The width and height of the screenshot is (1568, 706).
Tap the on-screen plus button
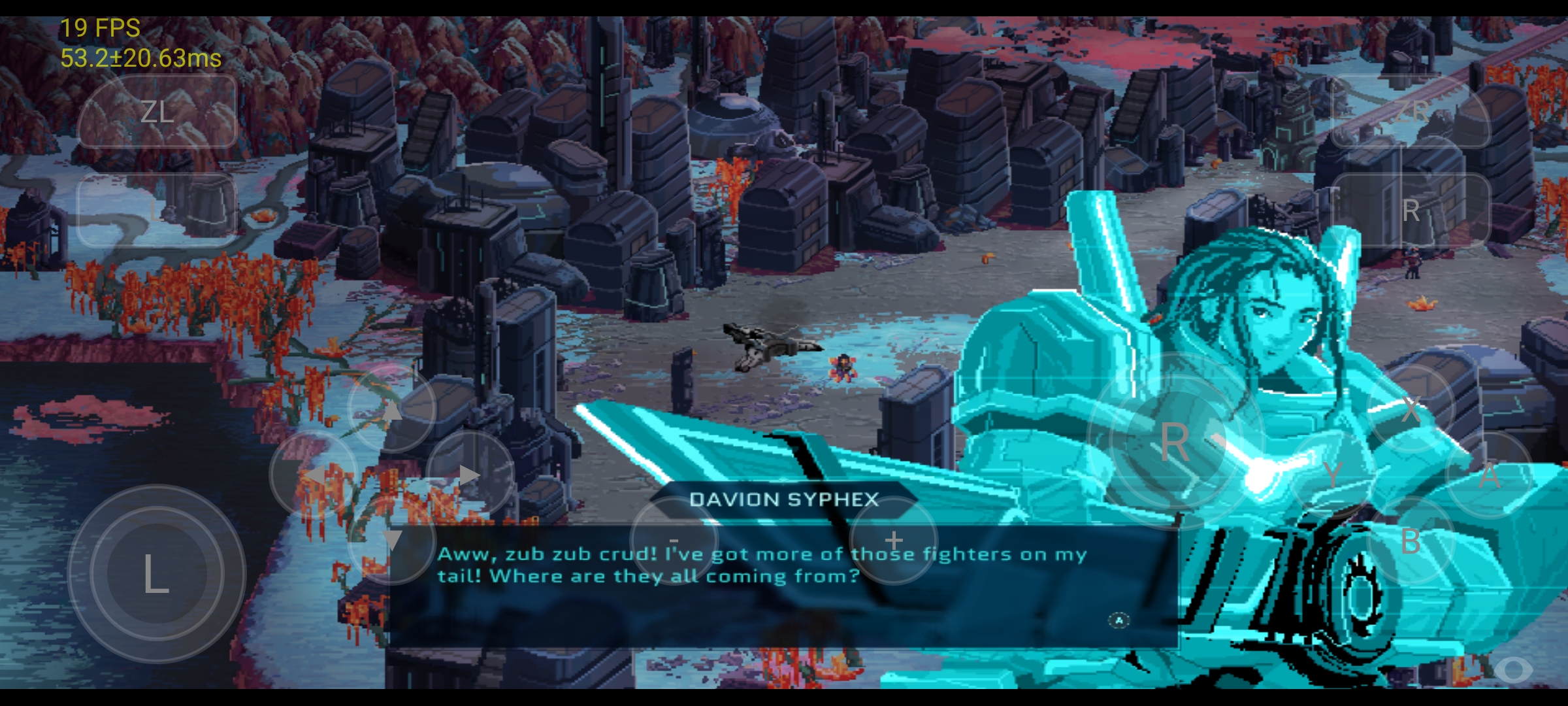[x=894, y=541]
